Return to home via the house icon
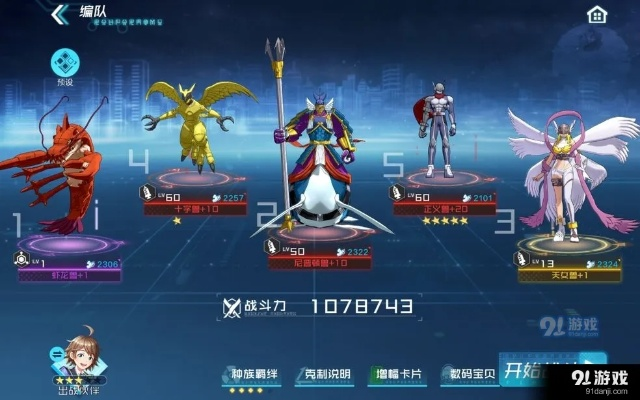Image resolution: width=640 pixels, height=400 pixels. click(597, 14)
